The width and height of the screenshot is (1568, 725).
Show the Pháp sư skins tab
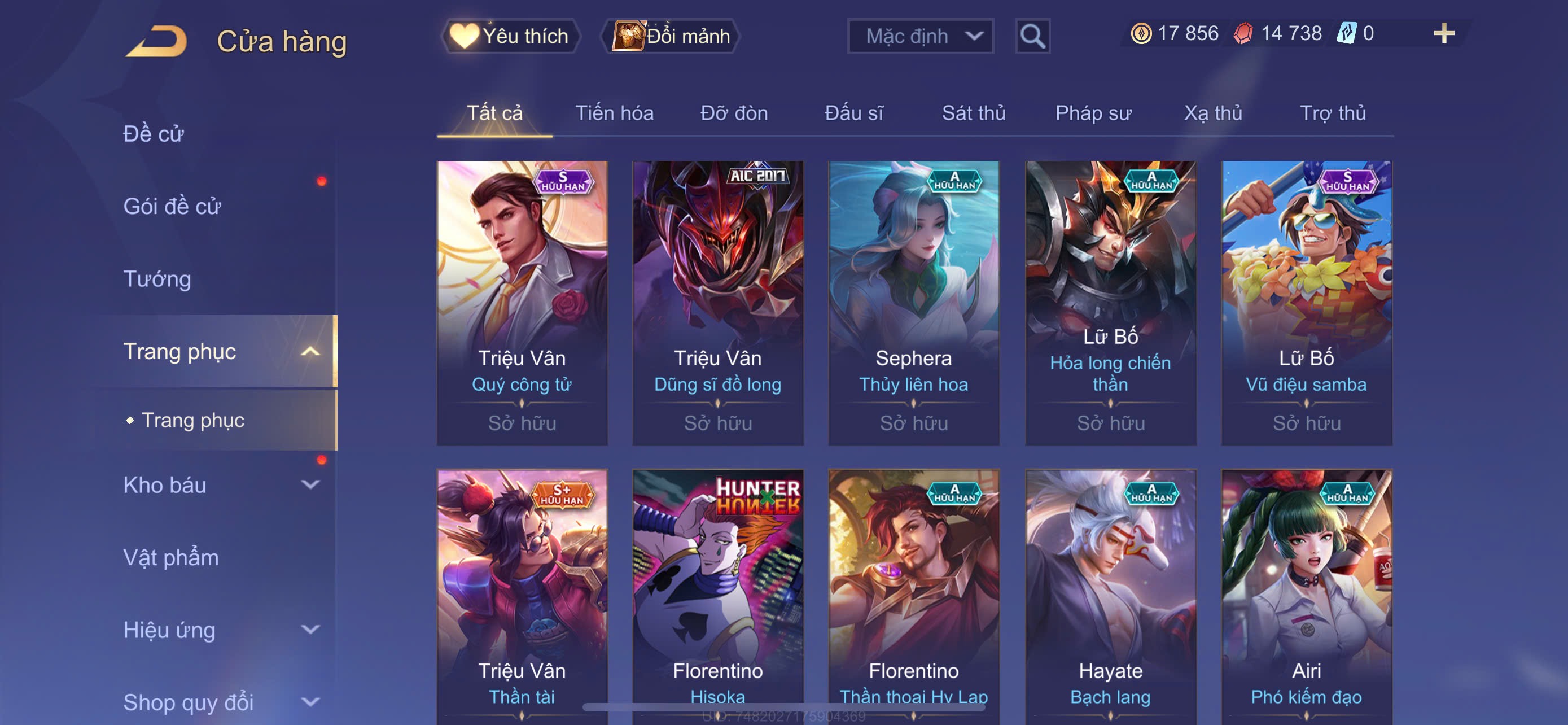click(x=1093, y=113)
